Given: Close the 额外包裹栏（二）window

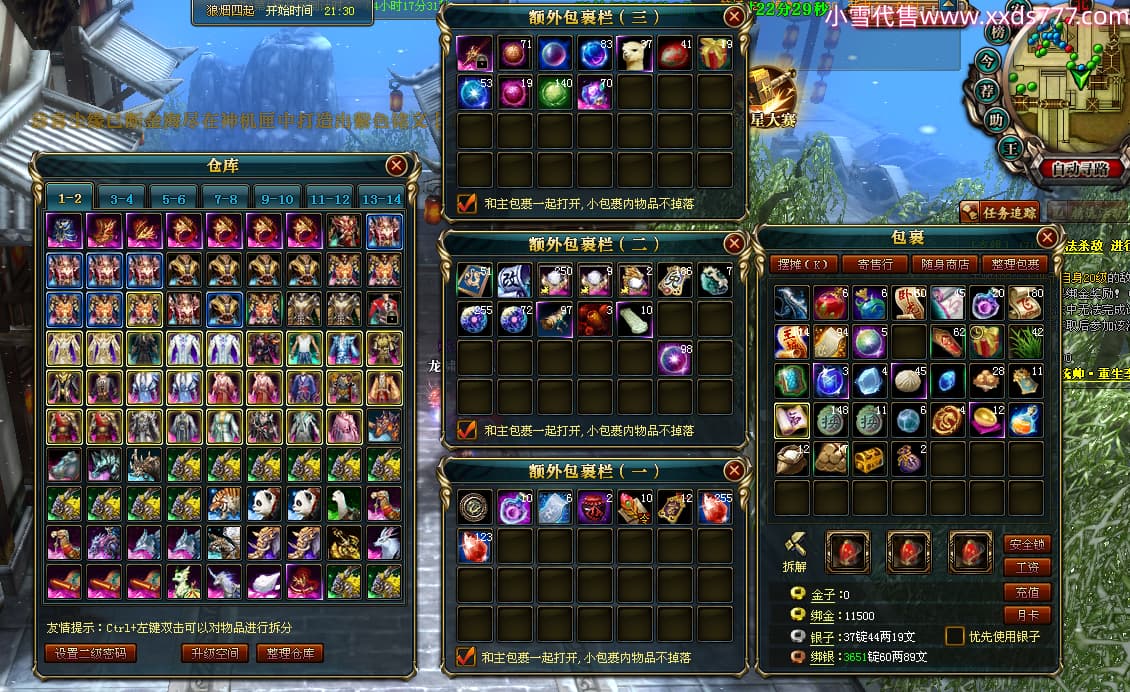Looking at the screenshot, I should [734, 243].
